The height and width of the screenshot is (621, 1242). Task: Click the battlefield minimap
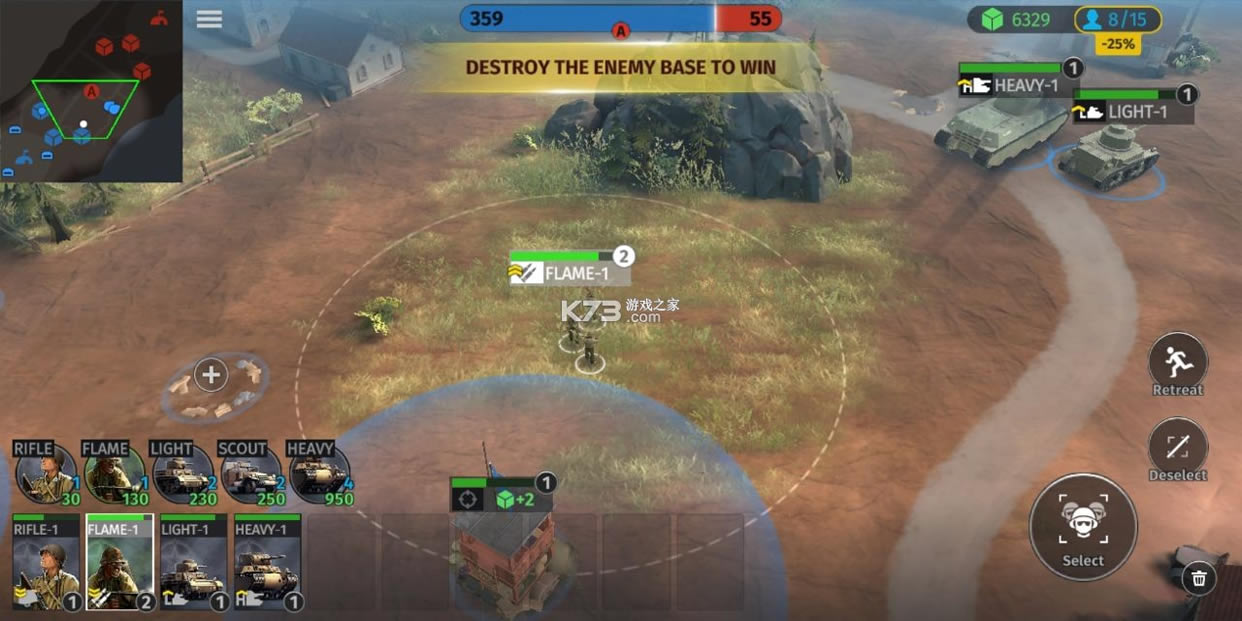[x=91, y=91]
